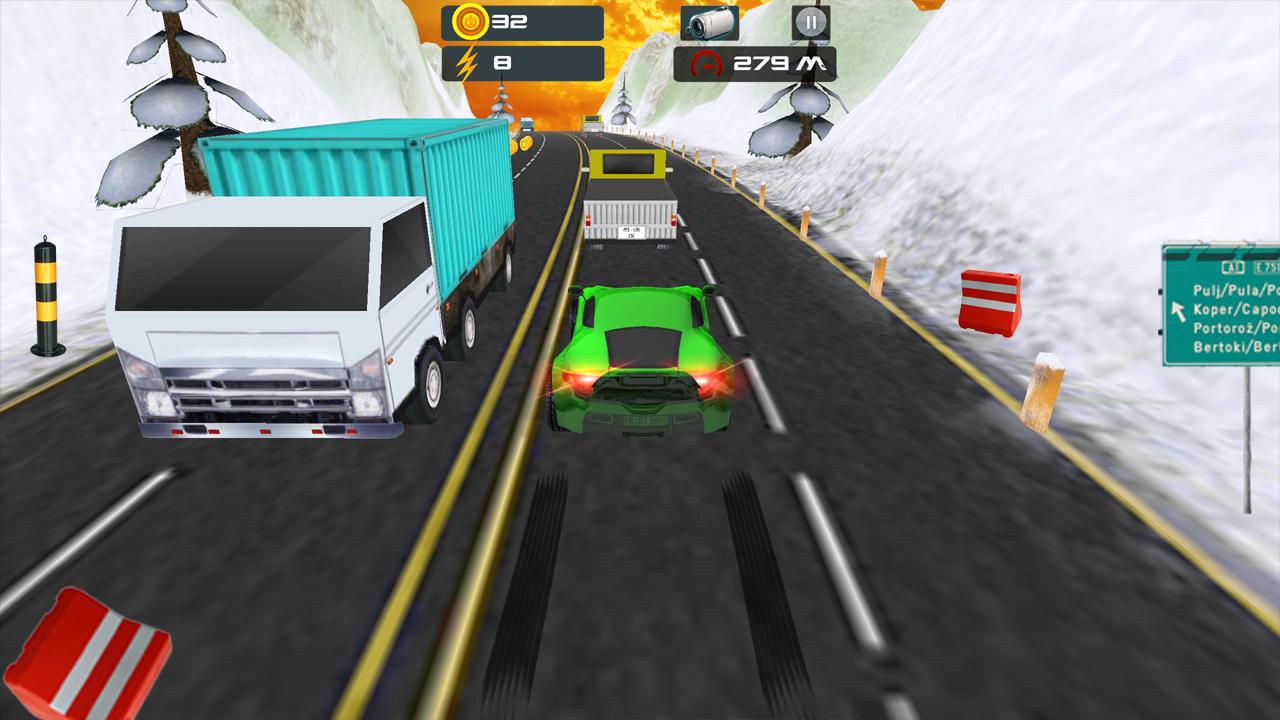This screenshot has width=1280, height=720.
Task: Click the 279 M distance readout
Action: click(780, 63)
